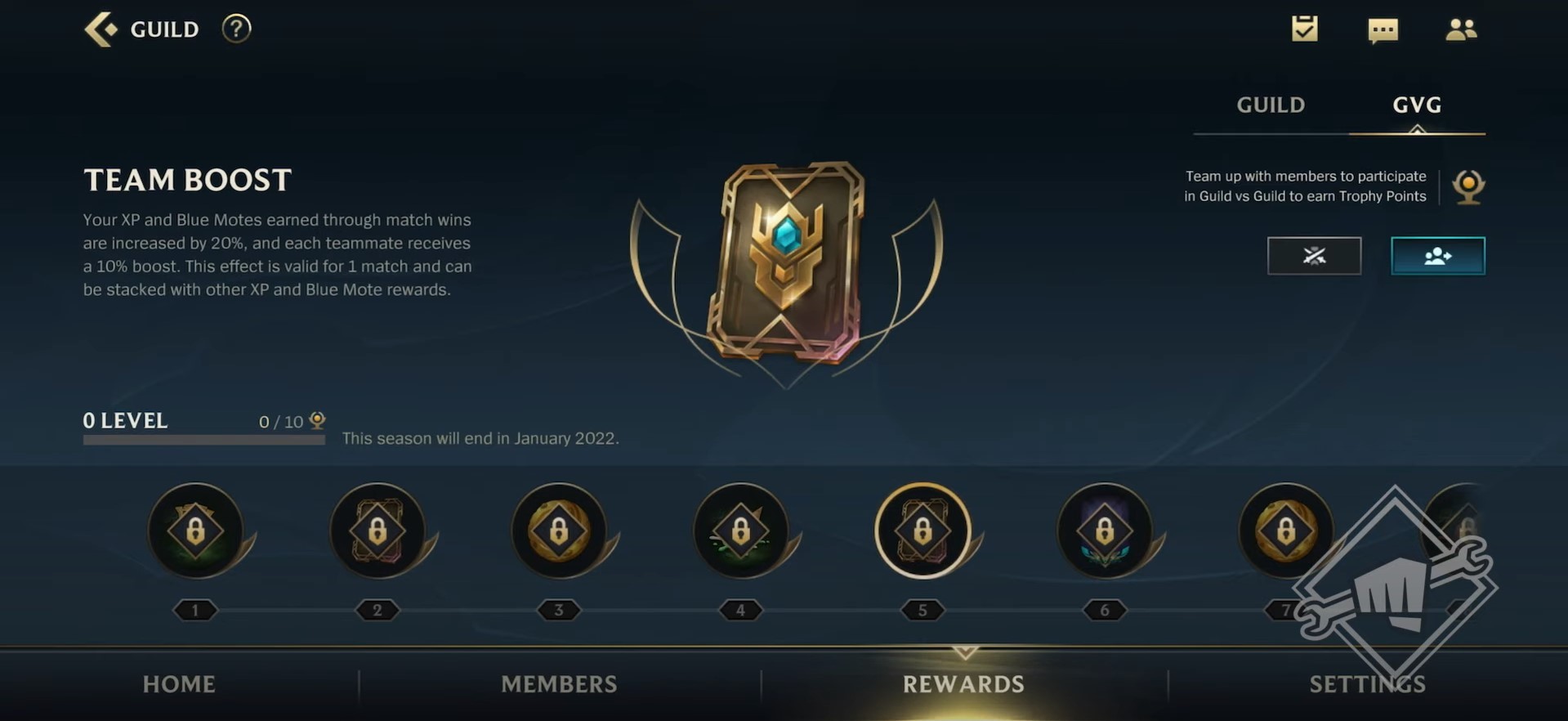
Task: Click the level progress bar
Action: click(x=203, y=439)
